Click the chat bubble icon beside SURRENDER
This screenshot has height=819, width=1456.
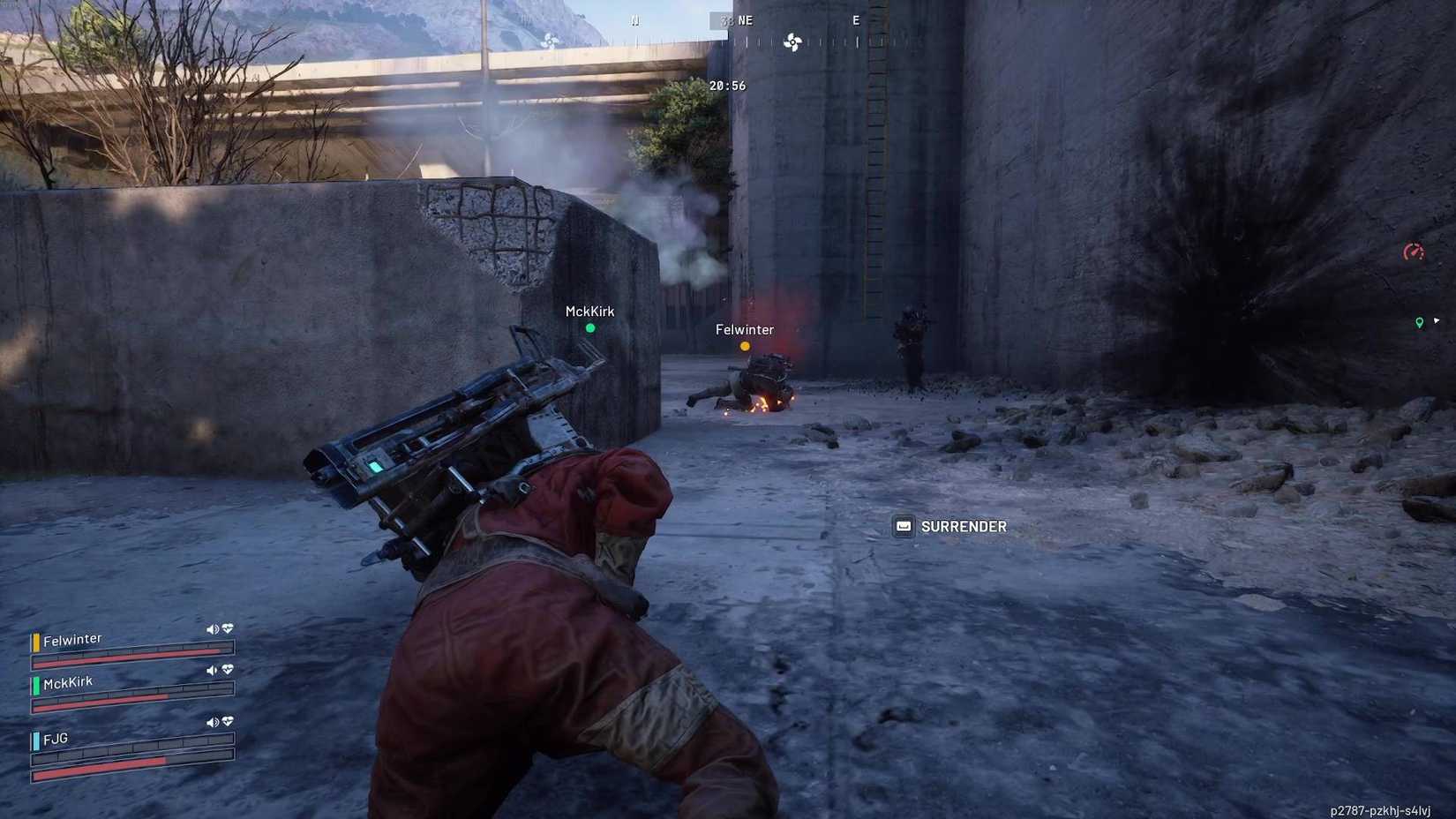click(902, 526)
